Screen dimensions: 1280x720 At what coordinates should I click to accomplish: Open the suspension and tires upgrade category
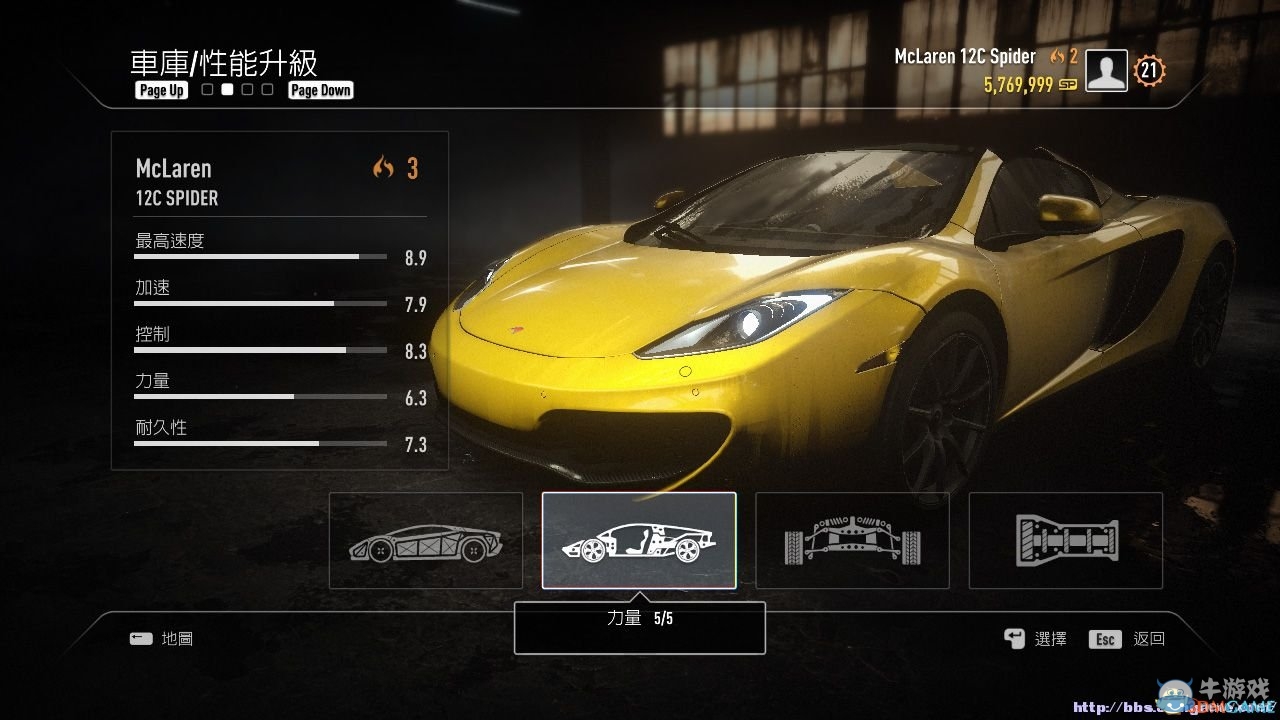pos(852,540)
